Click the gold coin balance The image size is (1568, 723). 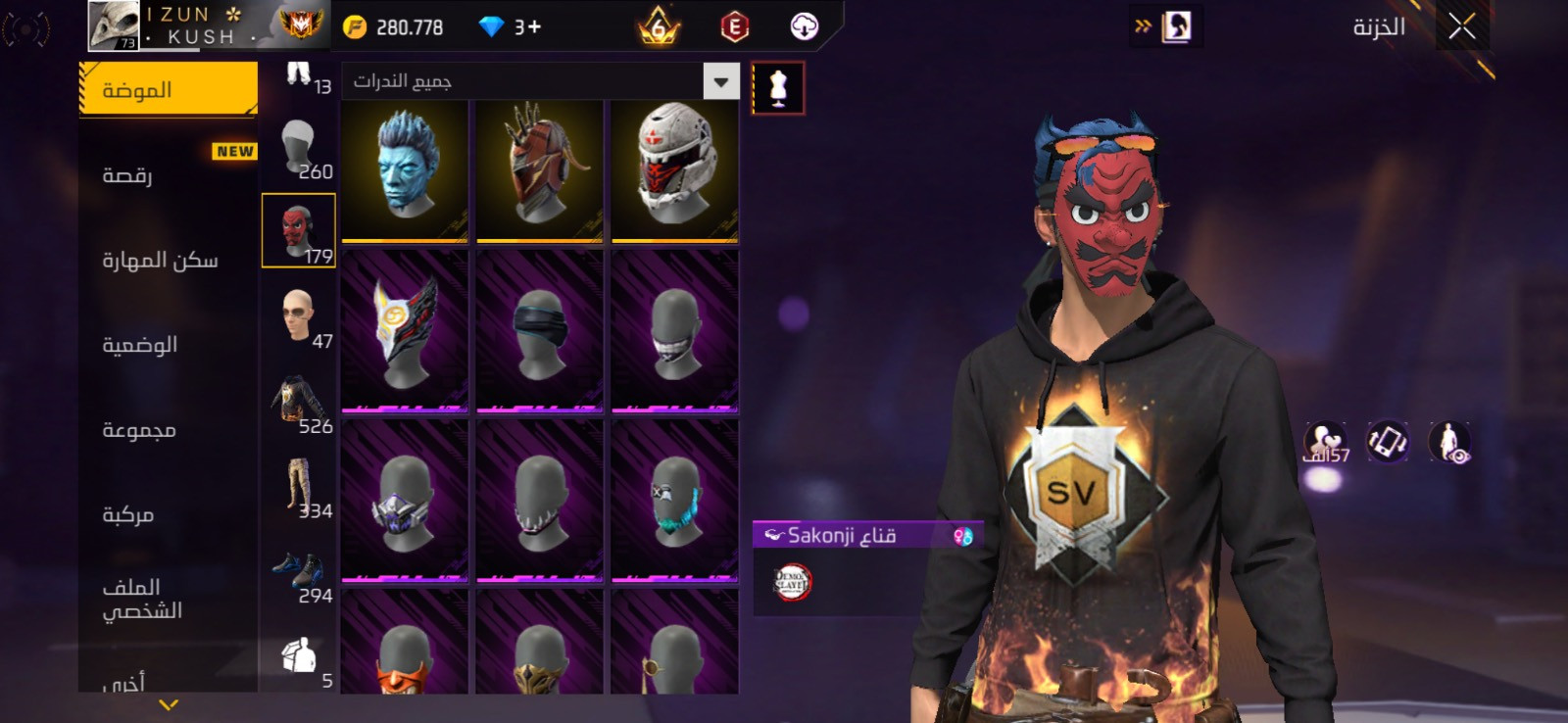pyautogui.click(x=394, y=27)
